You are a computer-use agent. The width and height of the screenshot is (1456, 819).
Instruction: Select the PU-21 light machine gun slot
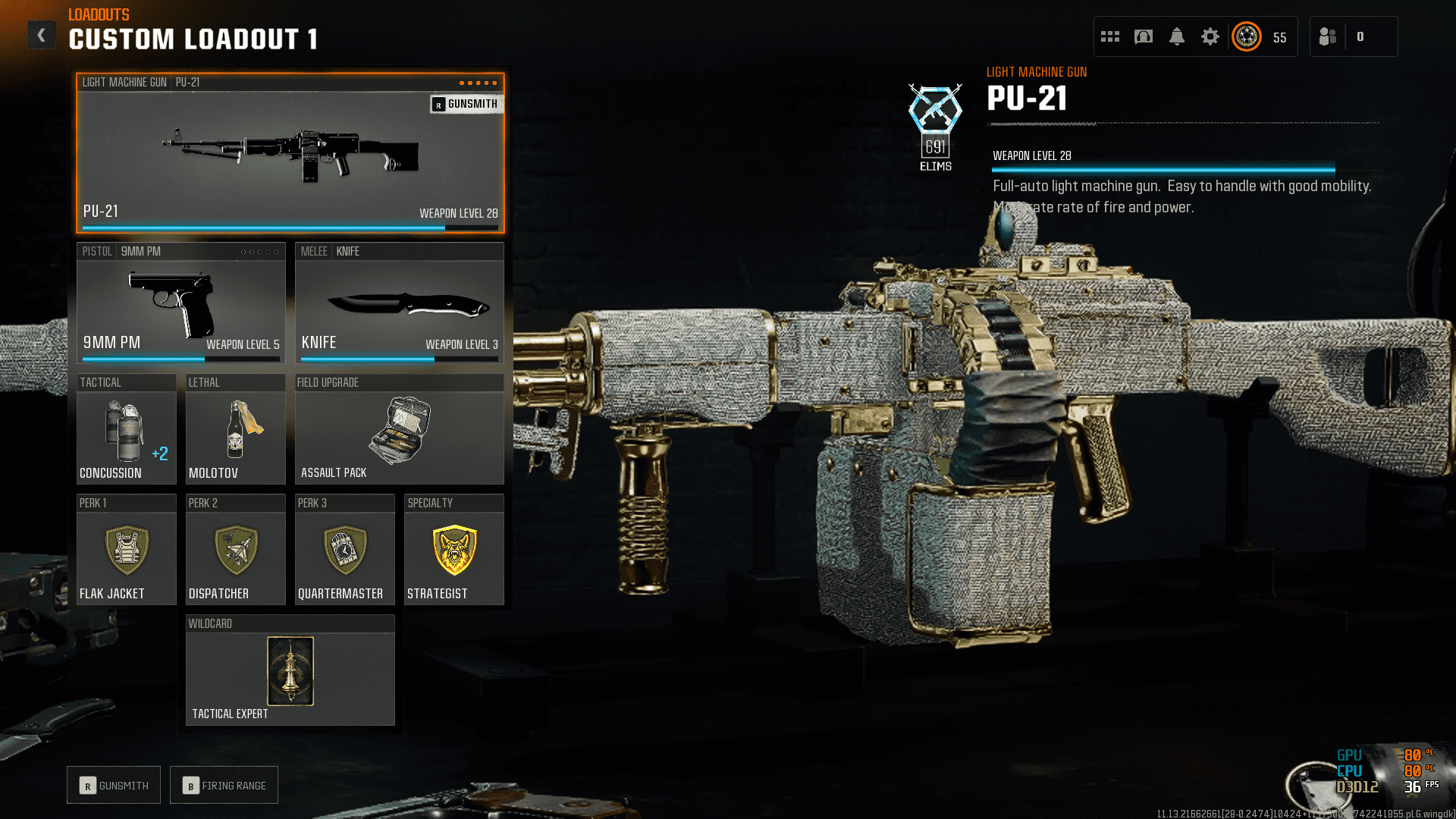point(290,153)
